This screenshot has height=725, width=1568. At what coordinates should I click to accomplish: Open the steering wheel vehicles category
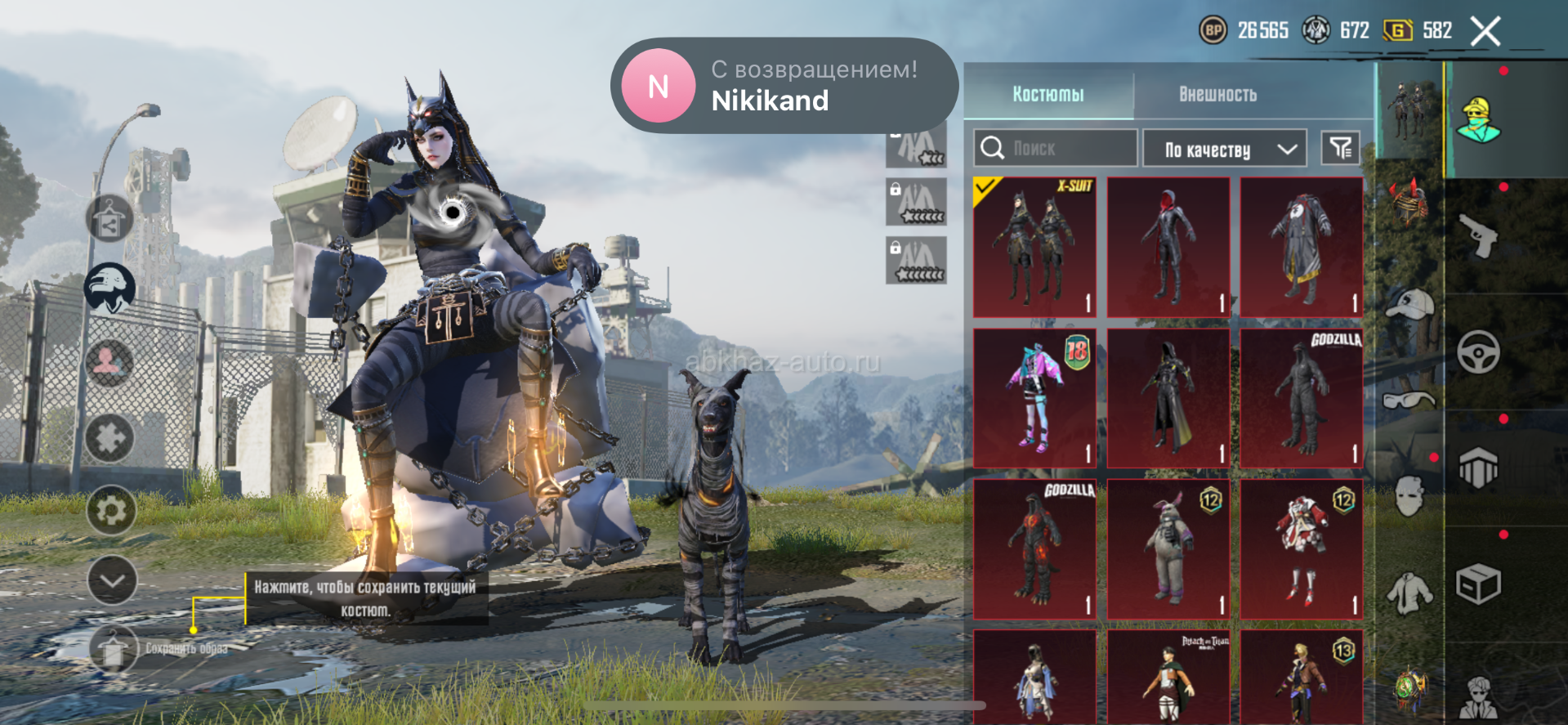1478,352
